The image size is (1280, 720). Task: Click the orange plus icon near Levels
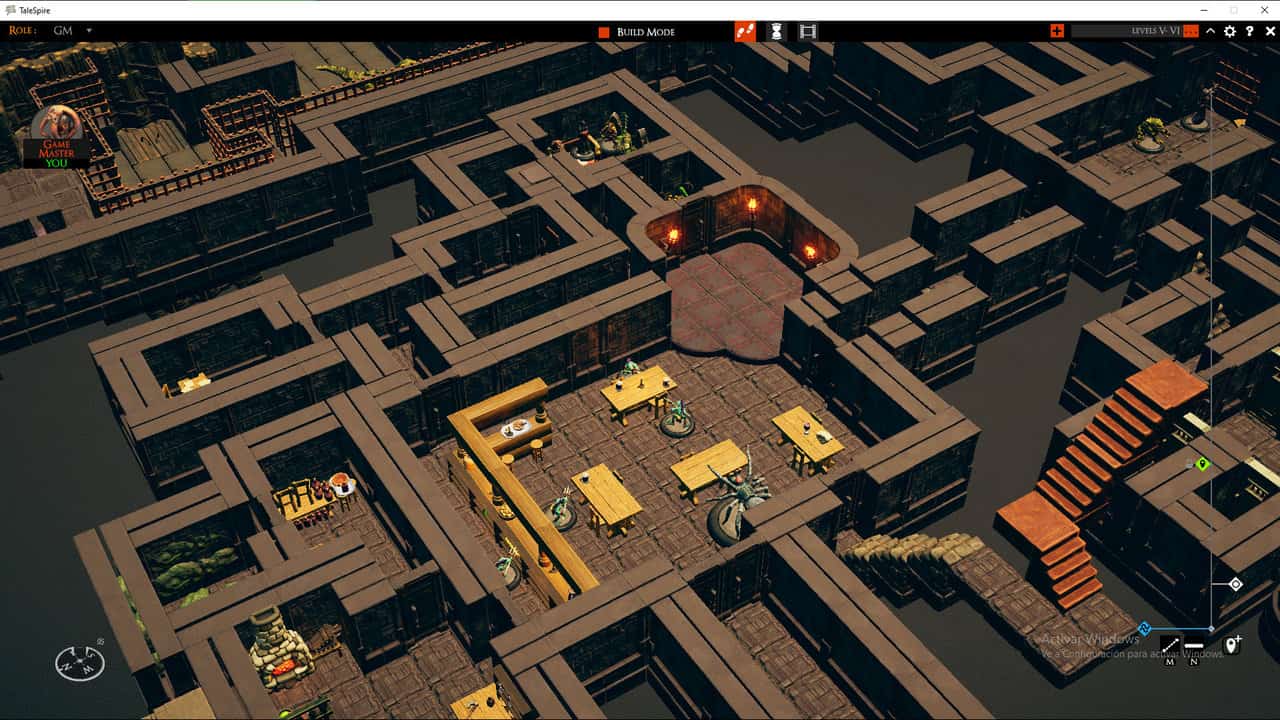coord(1058,31)
